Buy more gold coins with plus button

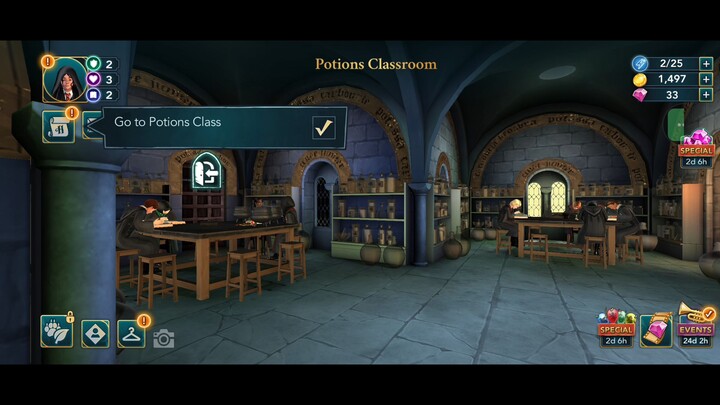pyautogui.click(x=706, y=79)
